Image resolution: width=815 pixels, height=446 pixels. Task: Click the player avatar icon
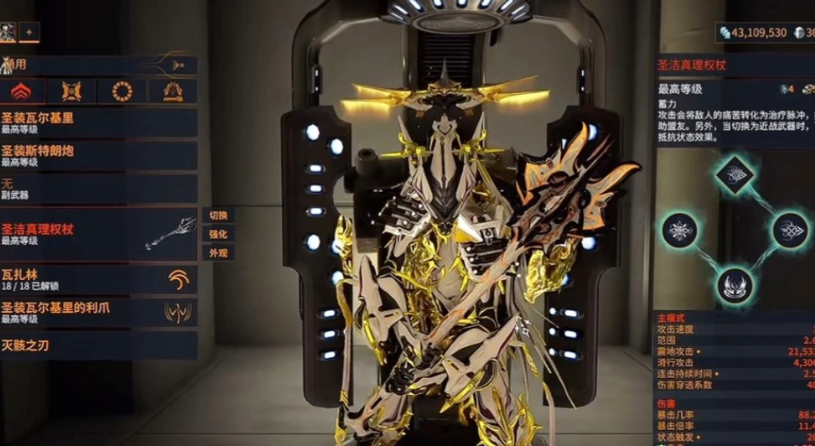point(9,33)
